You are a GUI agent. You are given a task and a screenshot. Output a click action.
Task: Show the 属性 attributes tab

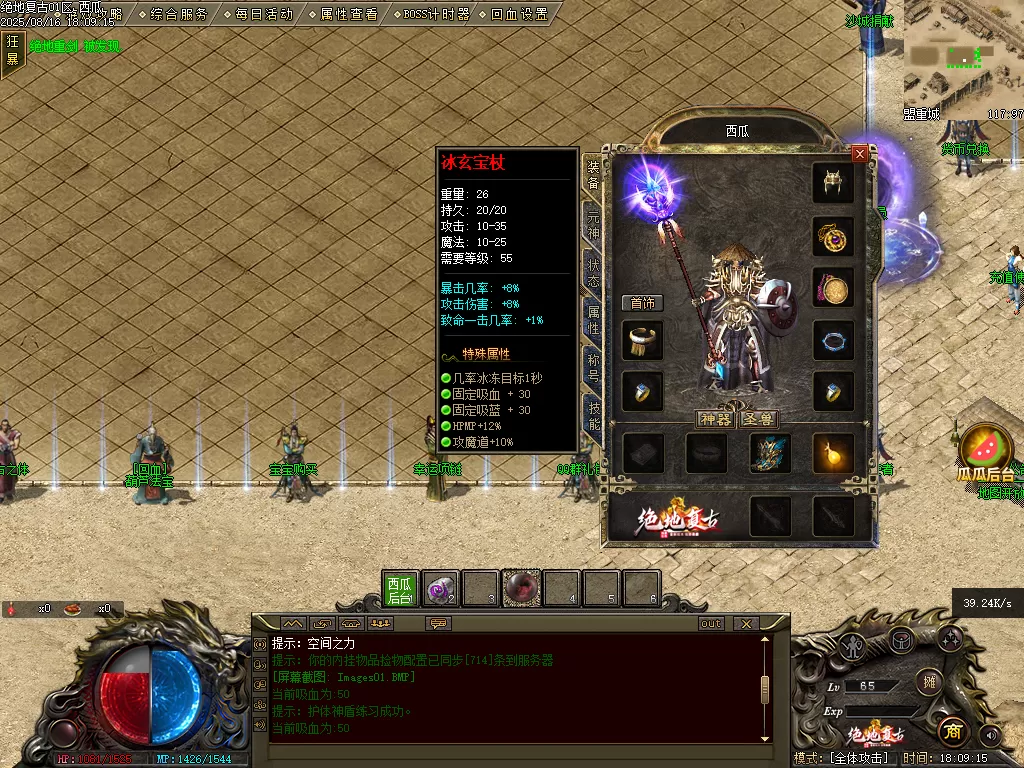coord(592,321)
